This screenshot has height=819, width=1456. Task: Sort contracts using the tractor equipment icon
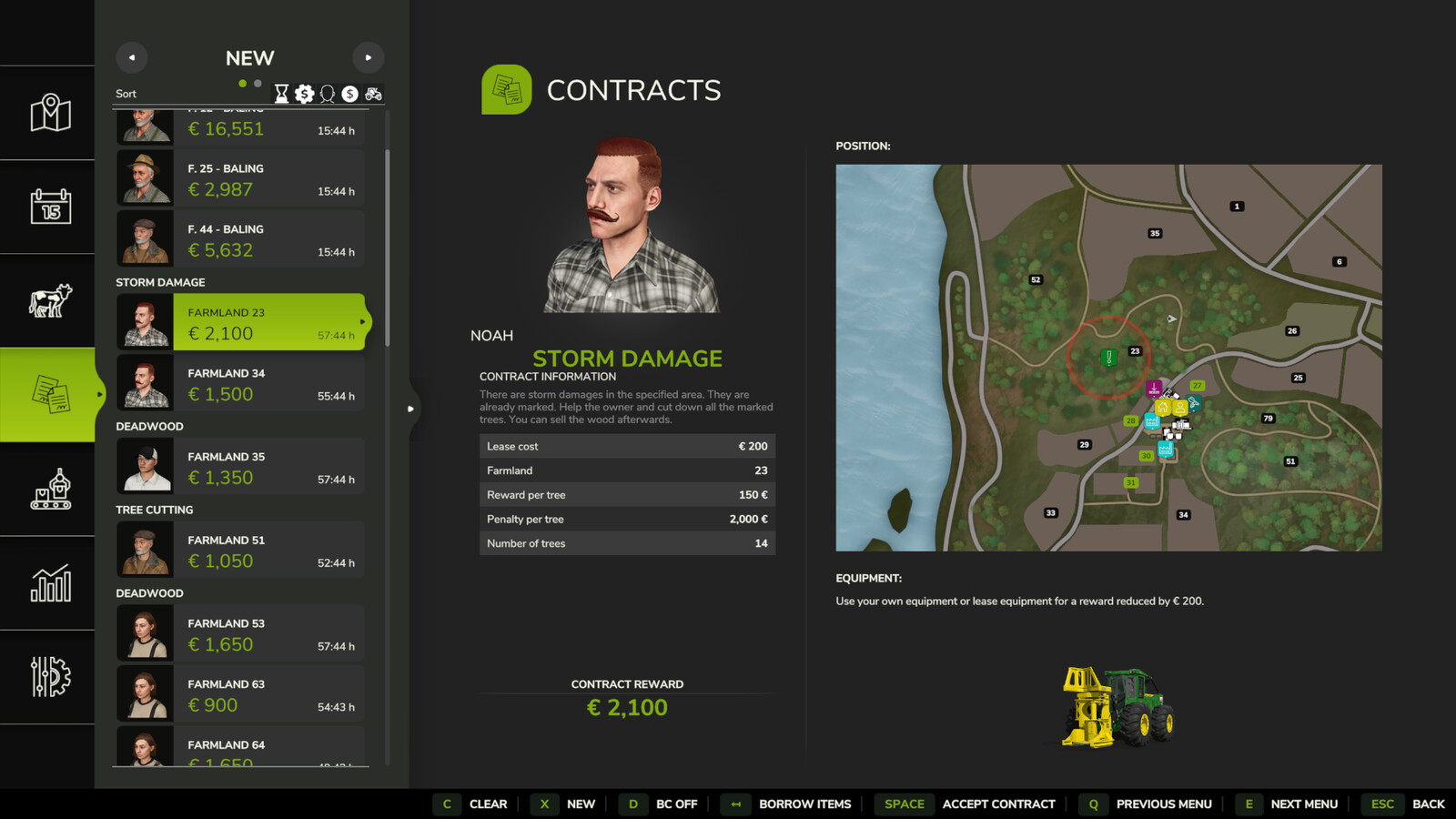(x=372, y=93)
